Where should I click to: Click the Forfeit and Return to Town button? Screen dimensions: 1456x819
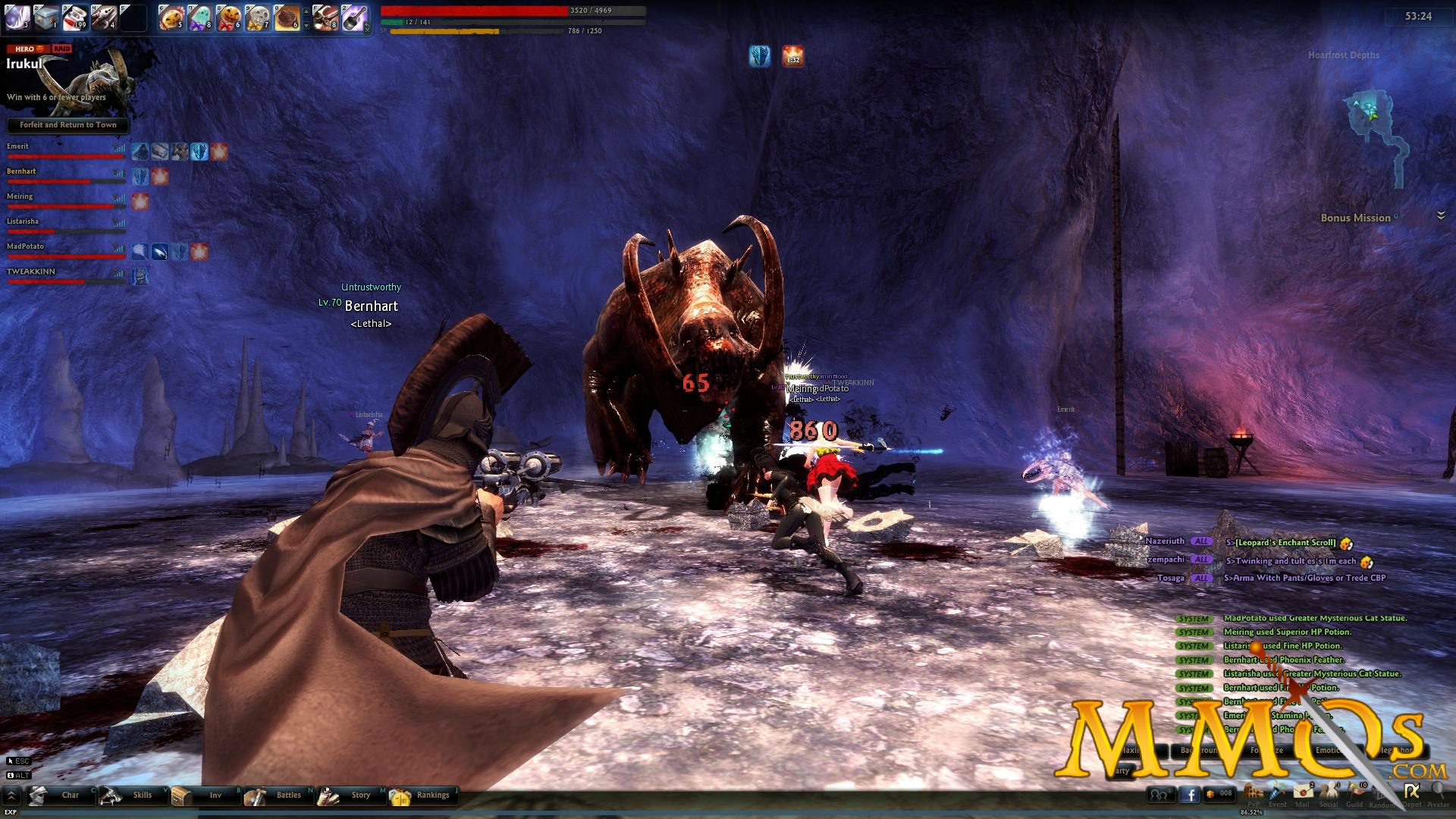click(67, 125)
